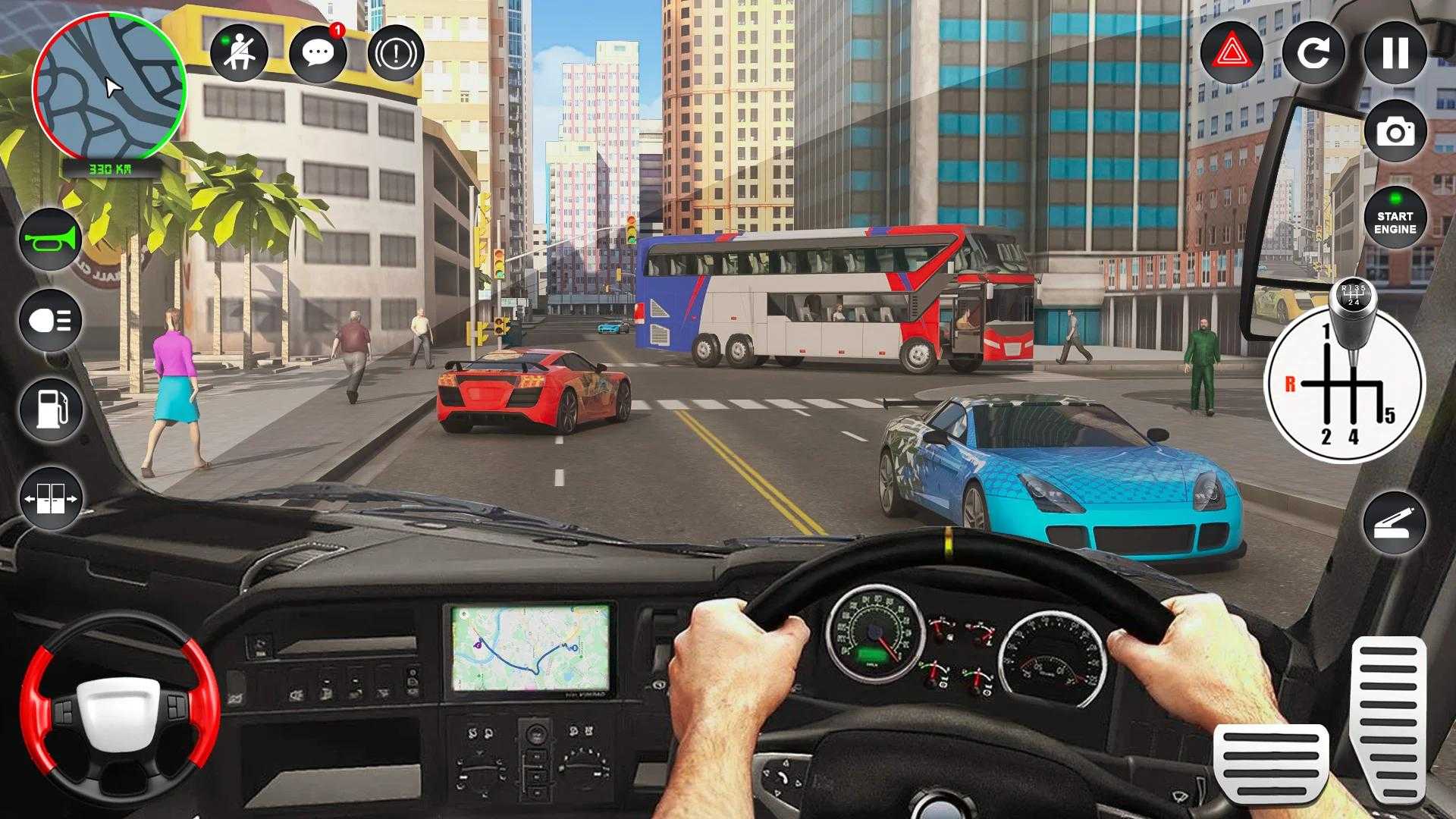Sound the green horn
1456x819 pixels.
[x=51, y=240]
